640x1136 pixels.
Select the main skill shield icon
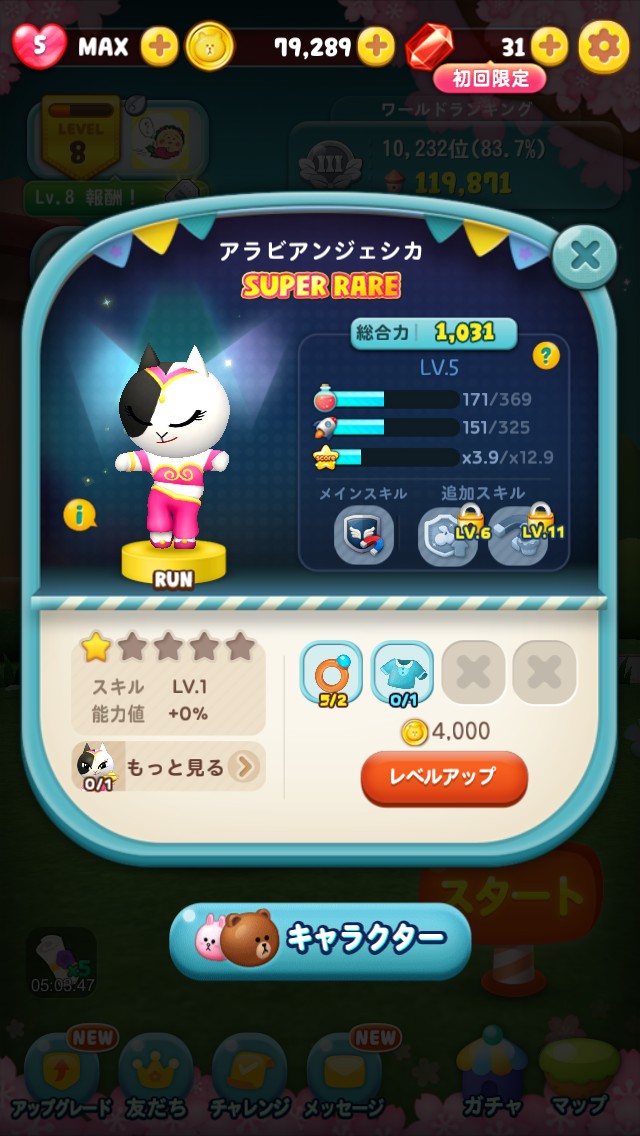pos(363,535)
